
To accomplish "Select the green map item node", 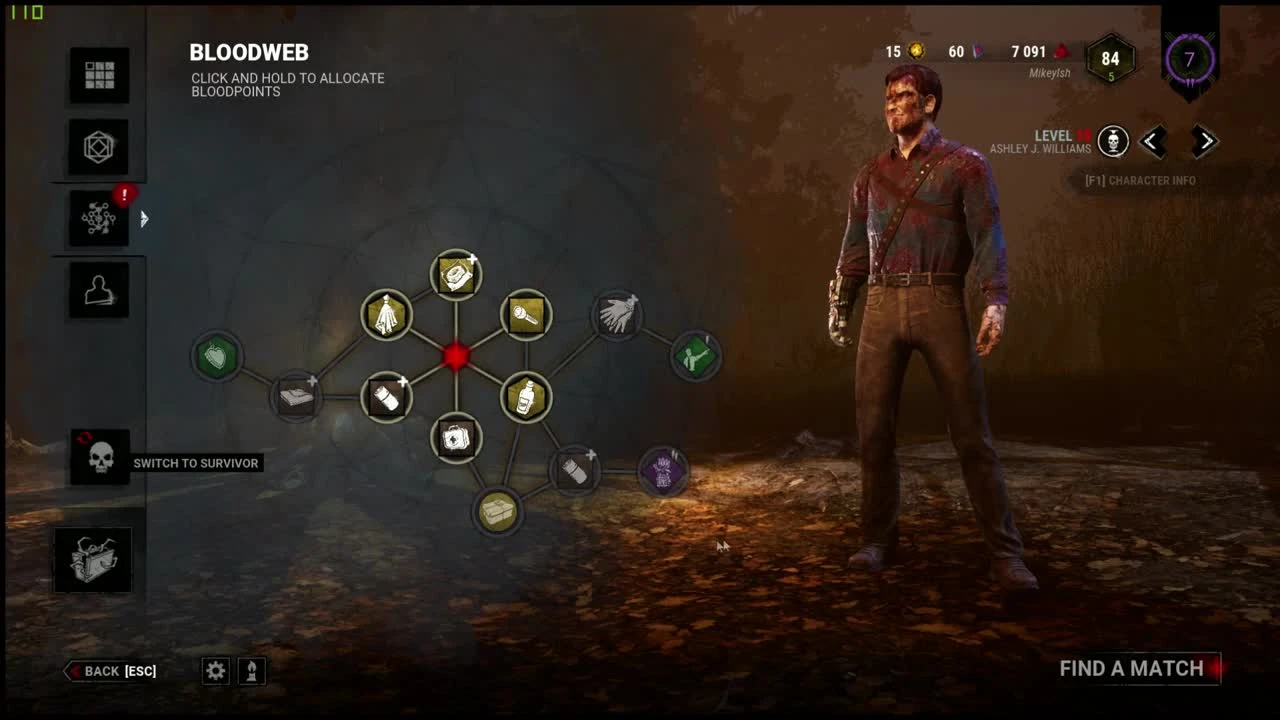I will pos(217,356).
